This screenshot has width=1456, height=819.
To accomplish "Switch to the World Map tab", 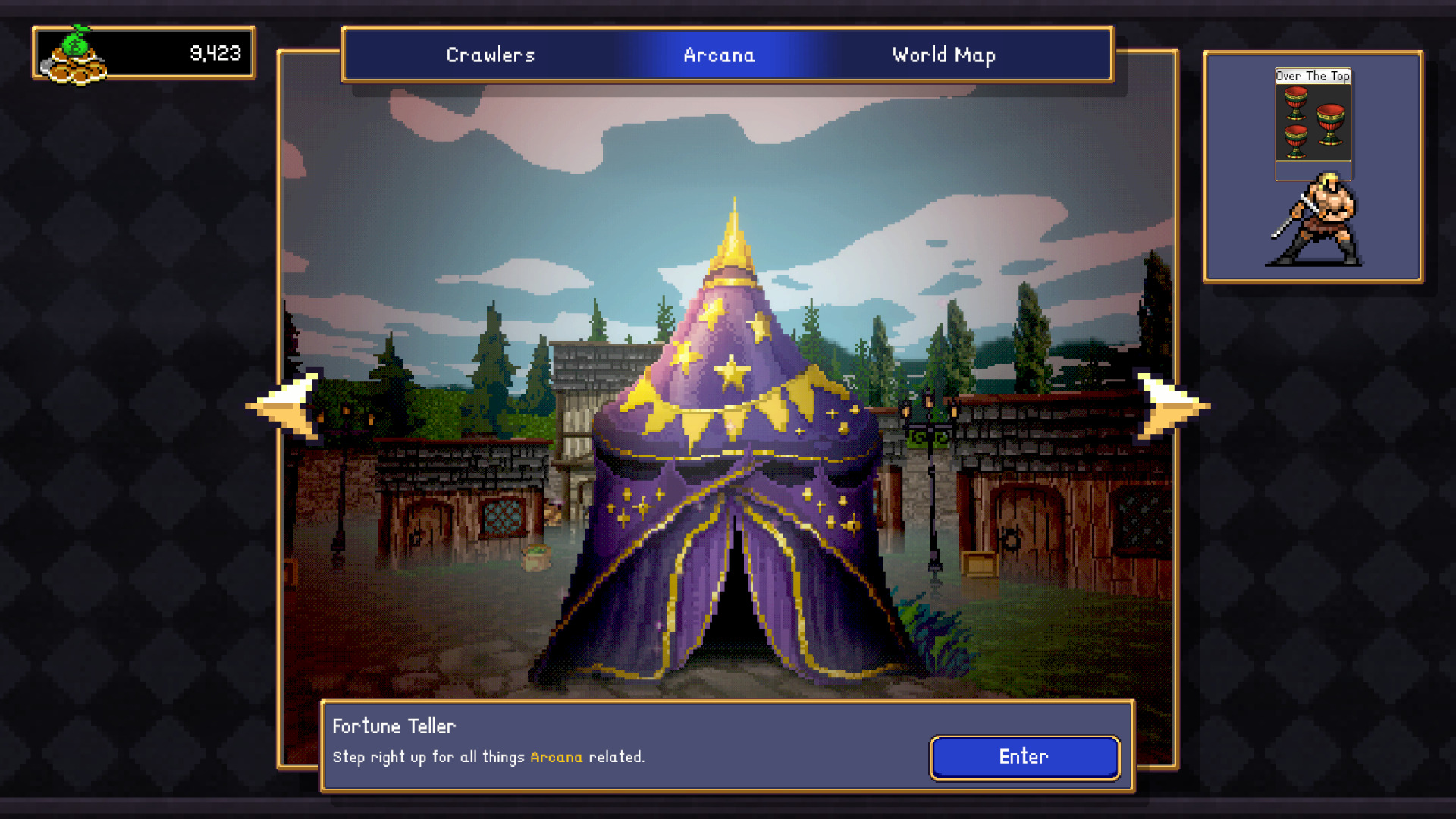I will pyautogui.click(x=943, y=55).
